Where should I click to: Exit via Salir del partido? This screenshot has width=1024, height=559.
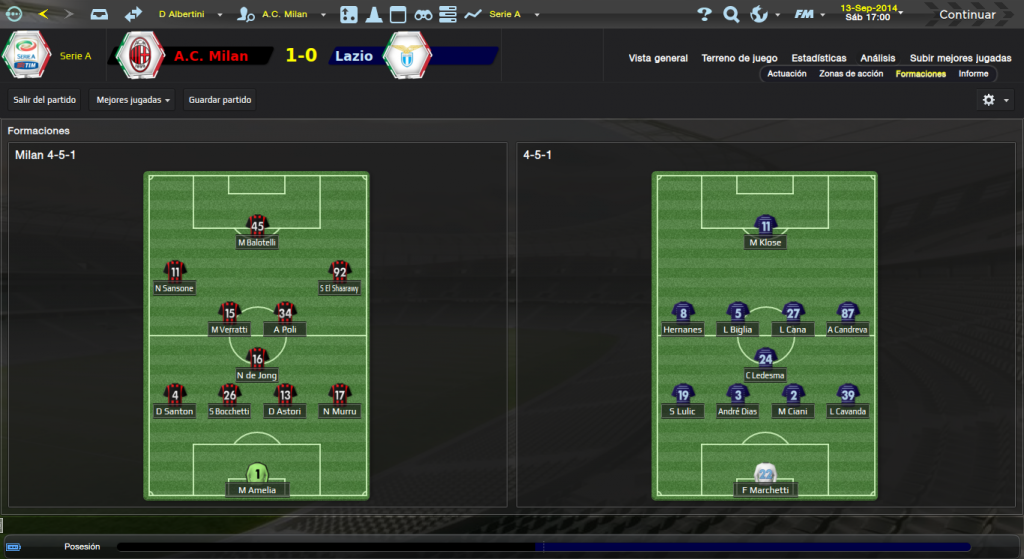[x=44, y=100]
